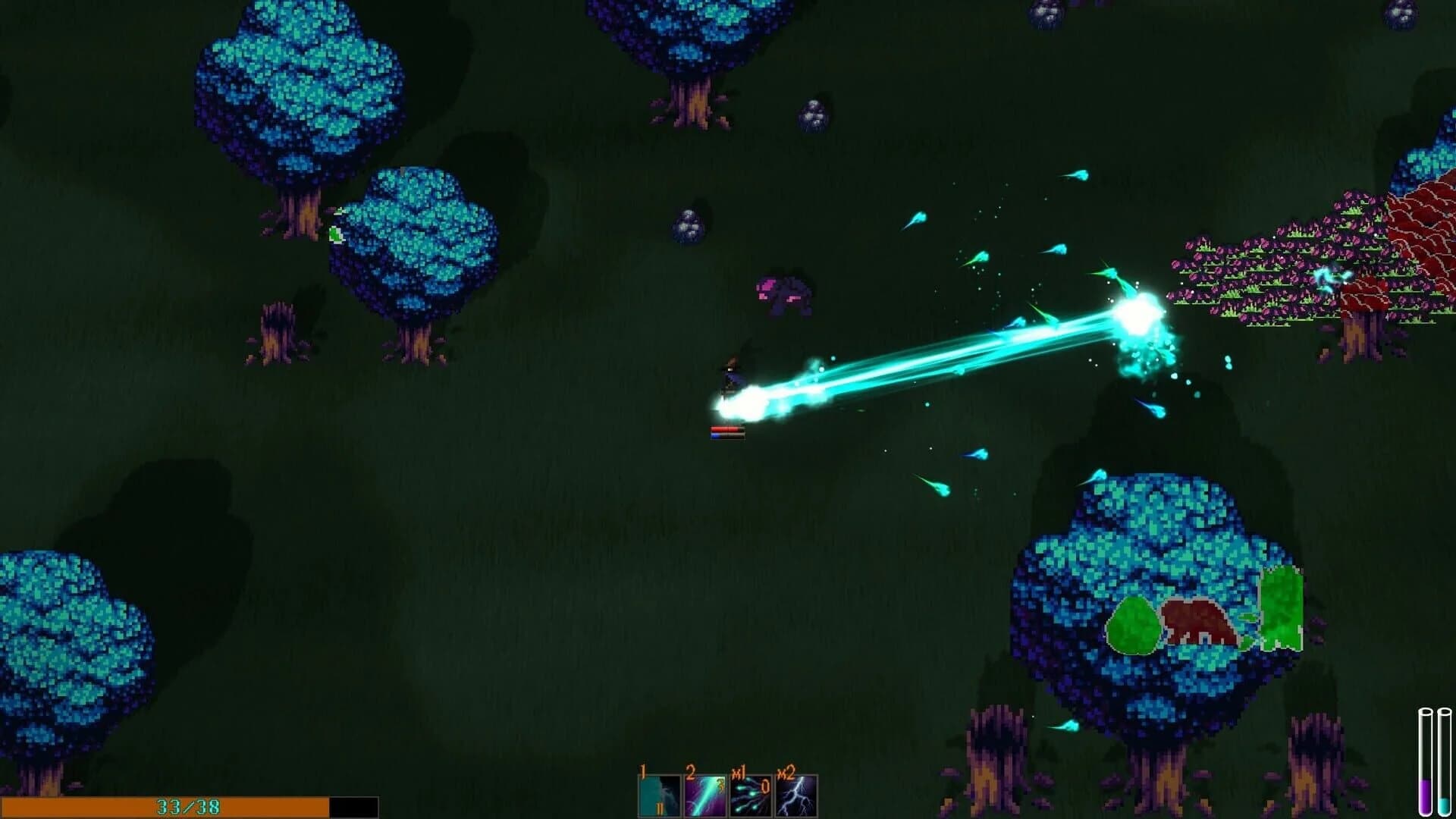
Task: Click the enemy health bar below the beam
Action: (x=726, y=434)
